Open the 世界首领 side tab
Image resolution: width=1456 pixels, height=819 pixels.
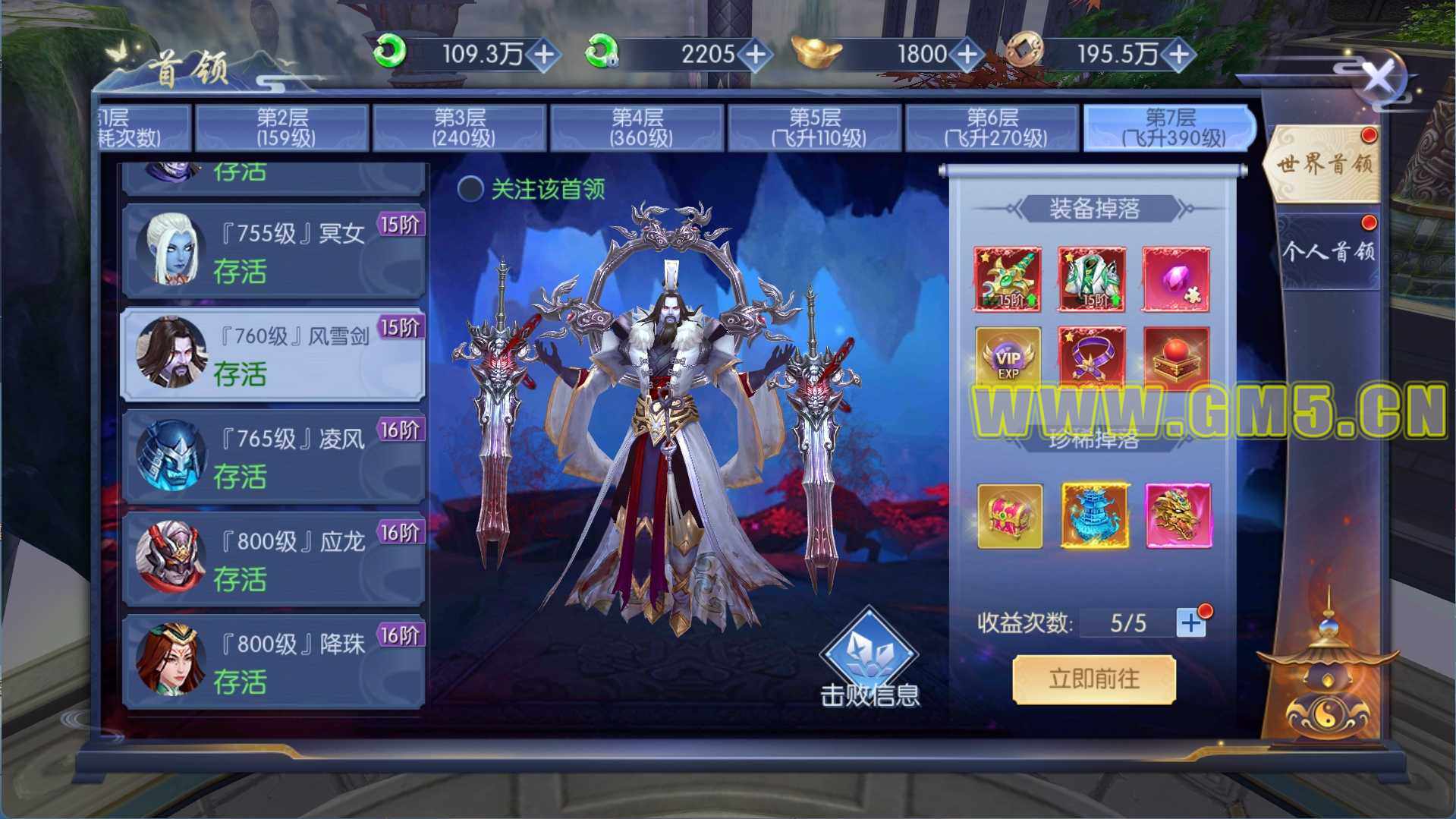pos(1324,164)
